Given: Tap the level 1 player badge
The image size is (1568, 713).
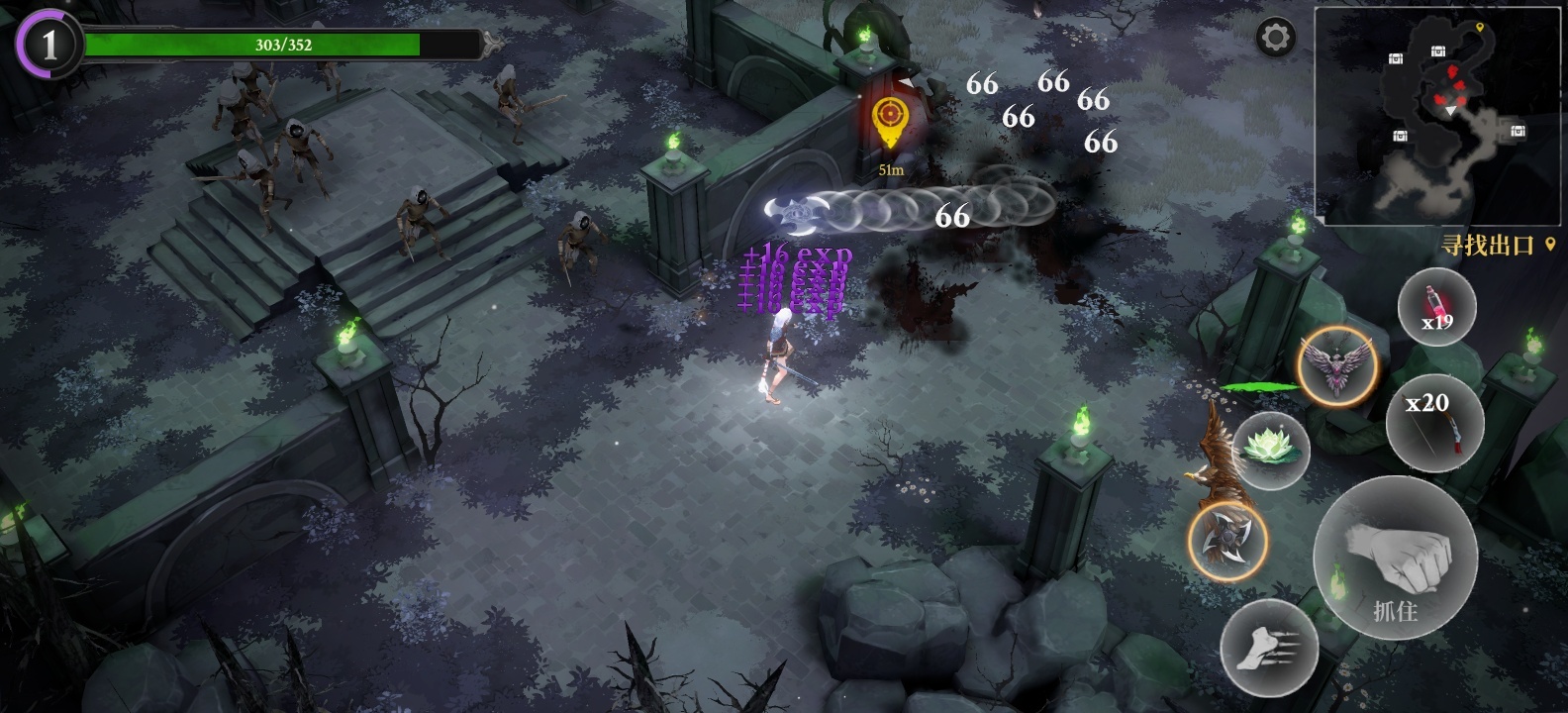Looking at the screenshot, I should click(x=48, y=45).
